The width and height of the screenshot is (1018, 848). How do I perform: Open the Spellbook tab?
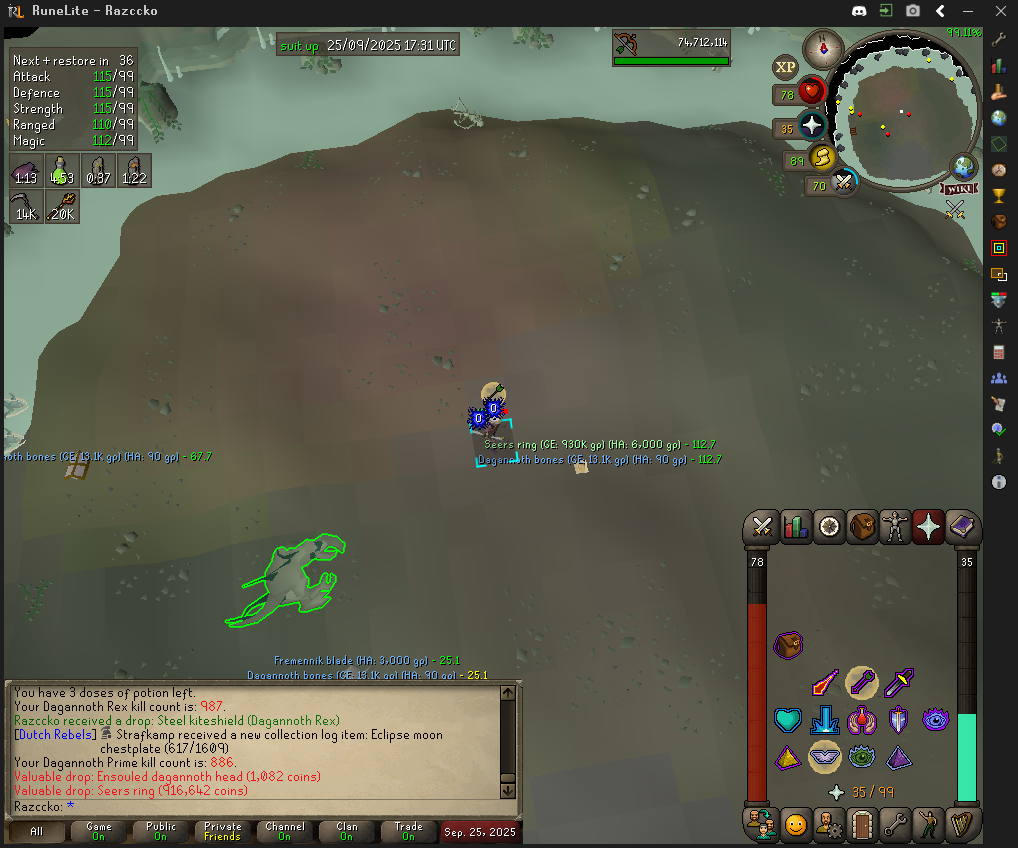pyautogui.click(x=962, y=526)
